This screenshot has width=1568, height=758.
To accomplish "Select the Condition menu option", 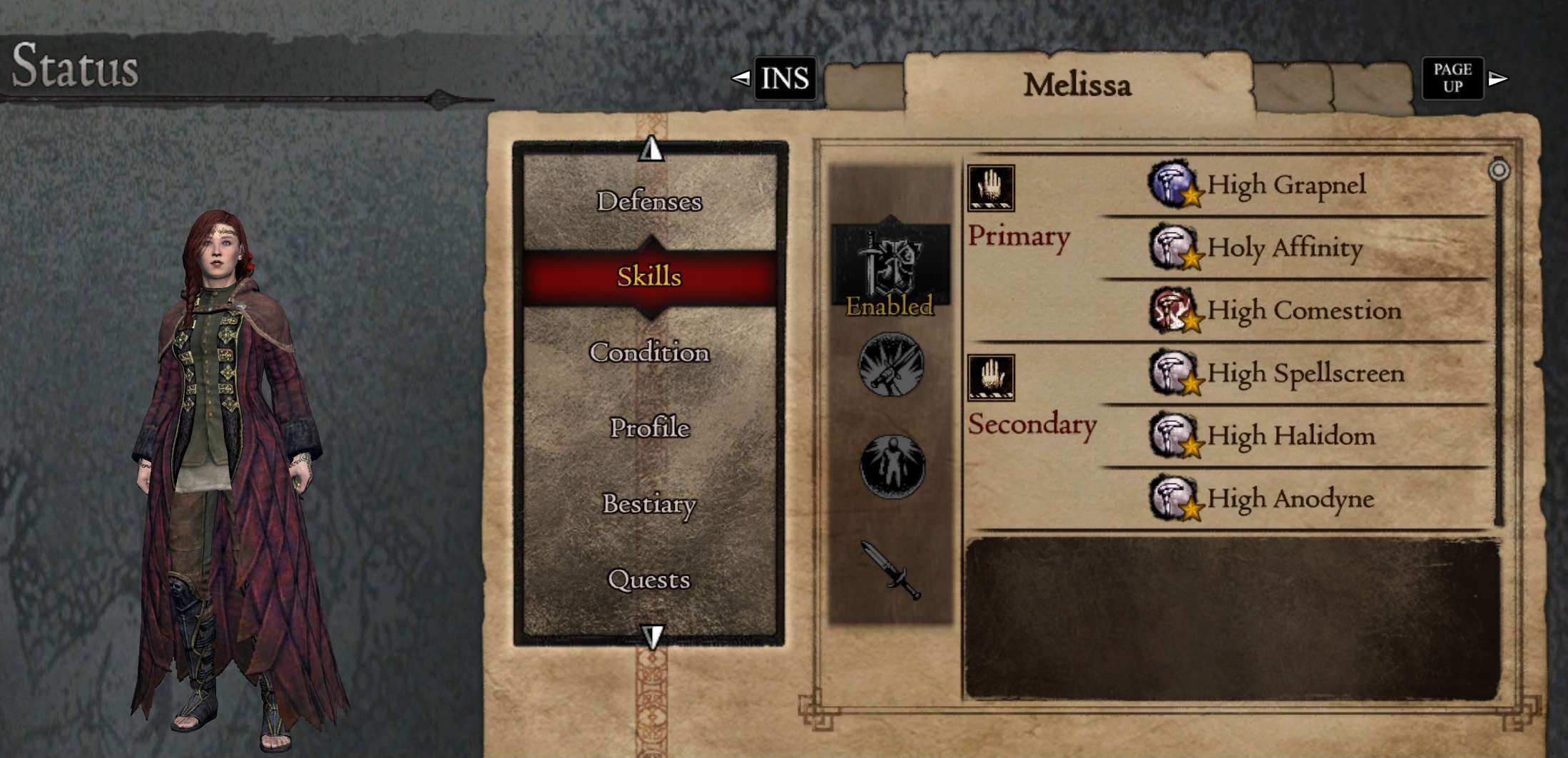I will click(x=651, y=352).
